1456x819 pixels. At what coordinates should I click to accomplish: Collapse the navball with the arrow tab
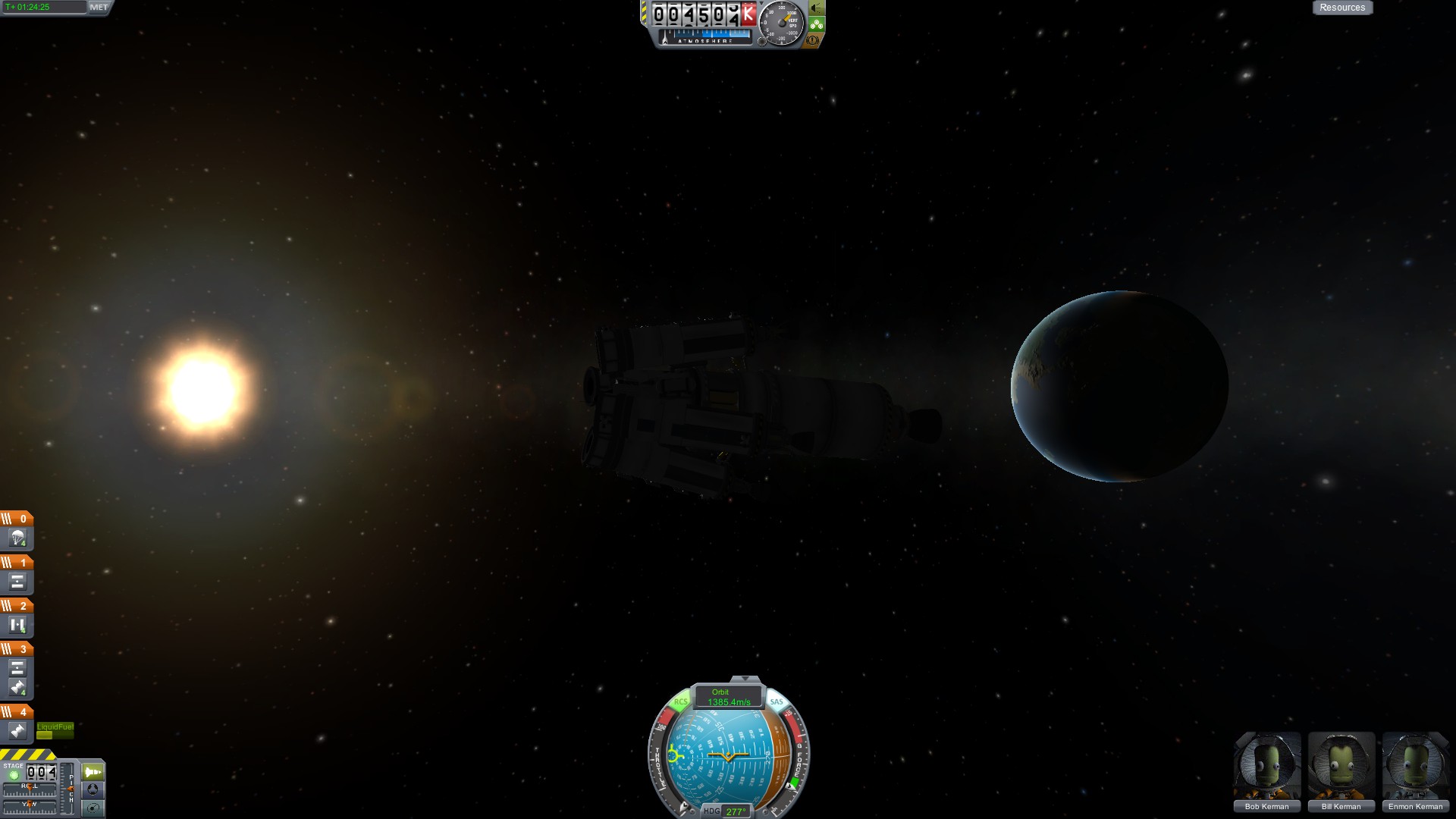pos(745,679)
